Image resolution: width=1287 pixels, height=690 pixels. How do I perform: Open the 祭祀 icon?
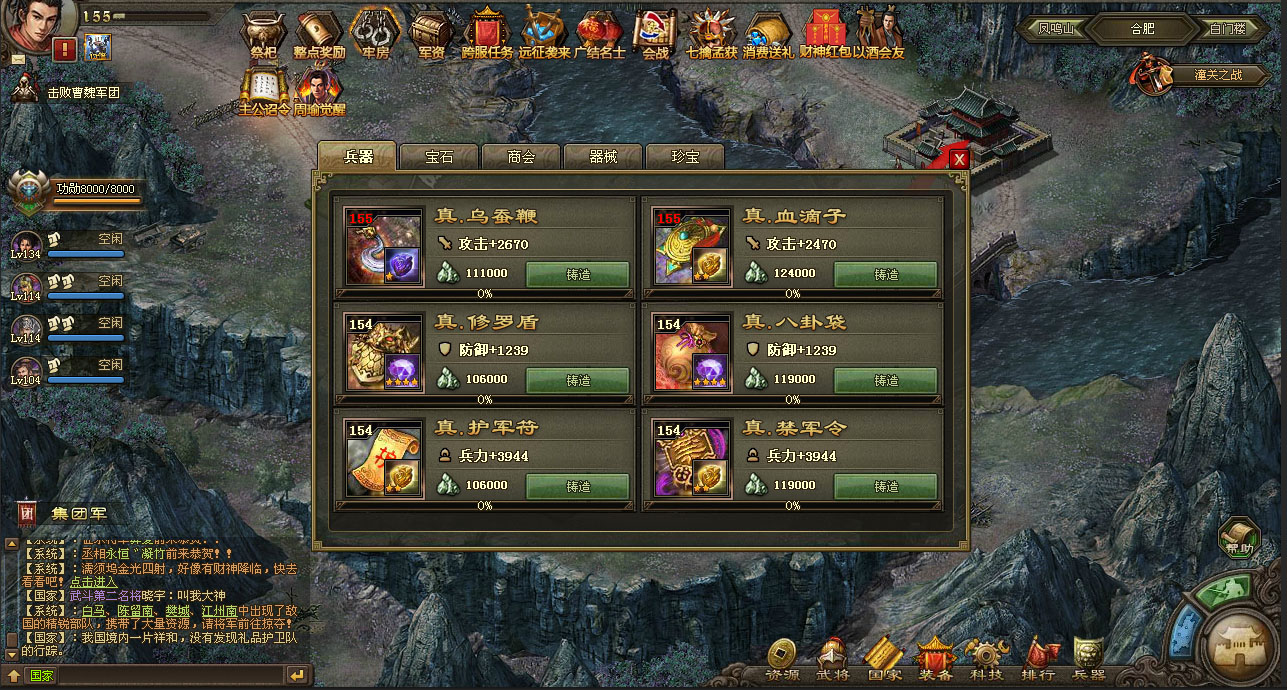point(264,35)
